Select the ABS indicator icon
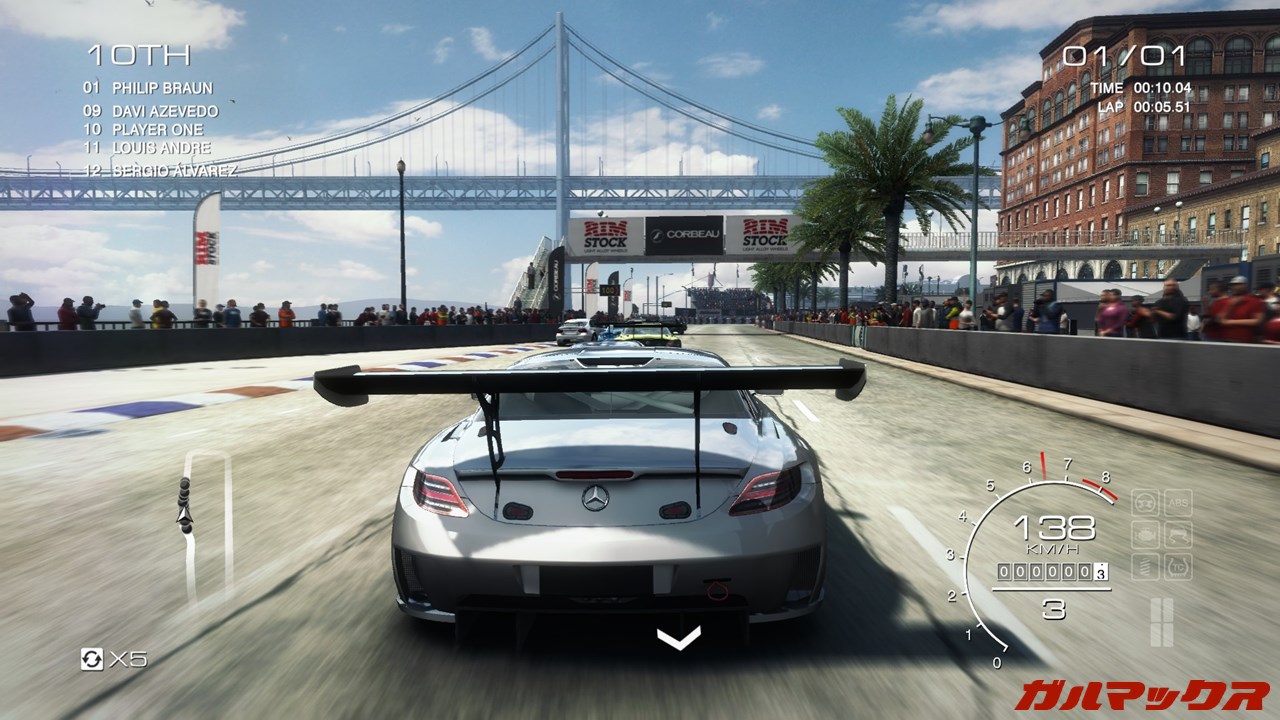The width and height of the screenshot is (1280, 720). click(x=1178, y=503)
